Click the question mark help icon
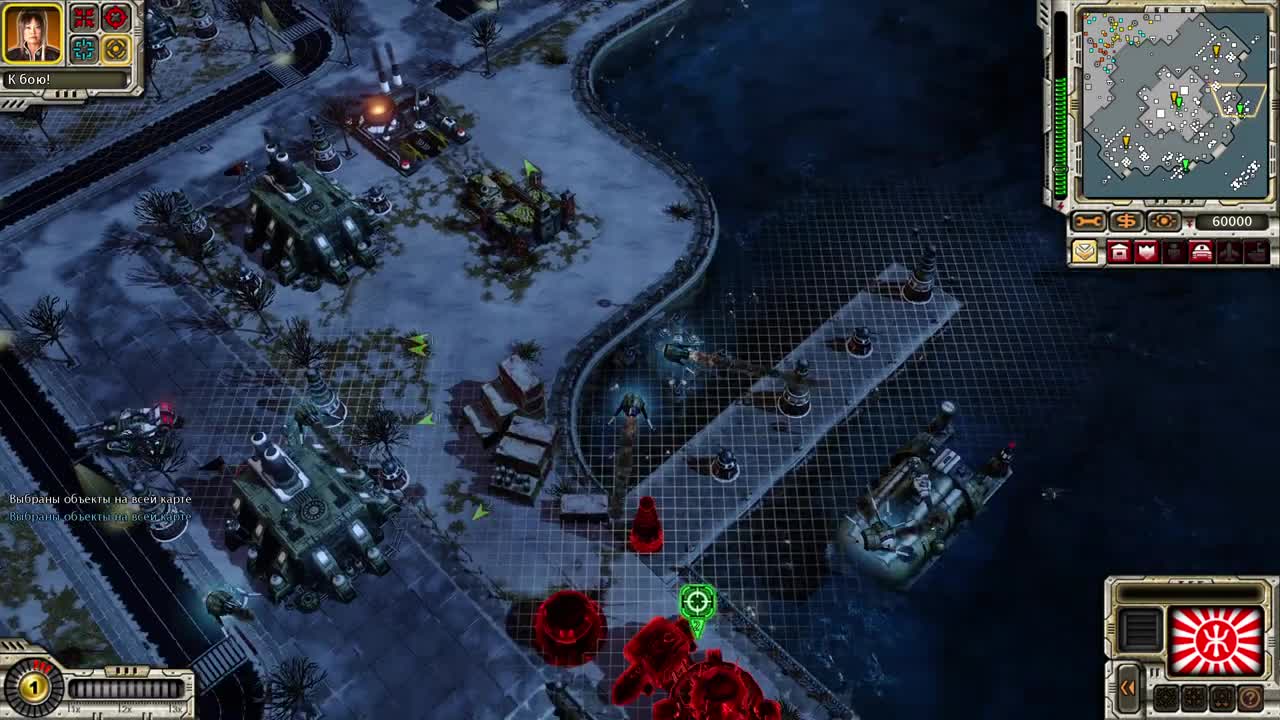This screenshot has width=1280, height=720. [1251, 699]
